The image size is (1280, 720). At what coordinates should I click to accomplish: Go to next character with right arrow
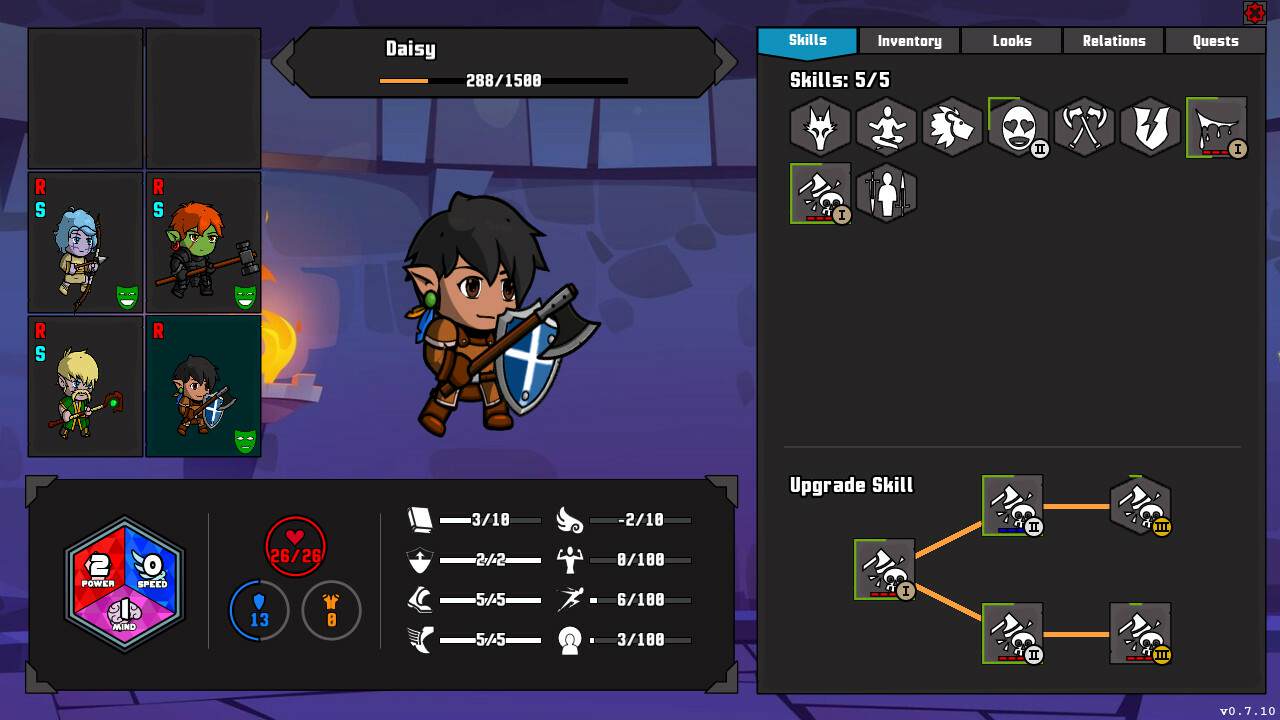click(x=726, y=62)
